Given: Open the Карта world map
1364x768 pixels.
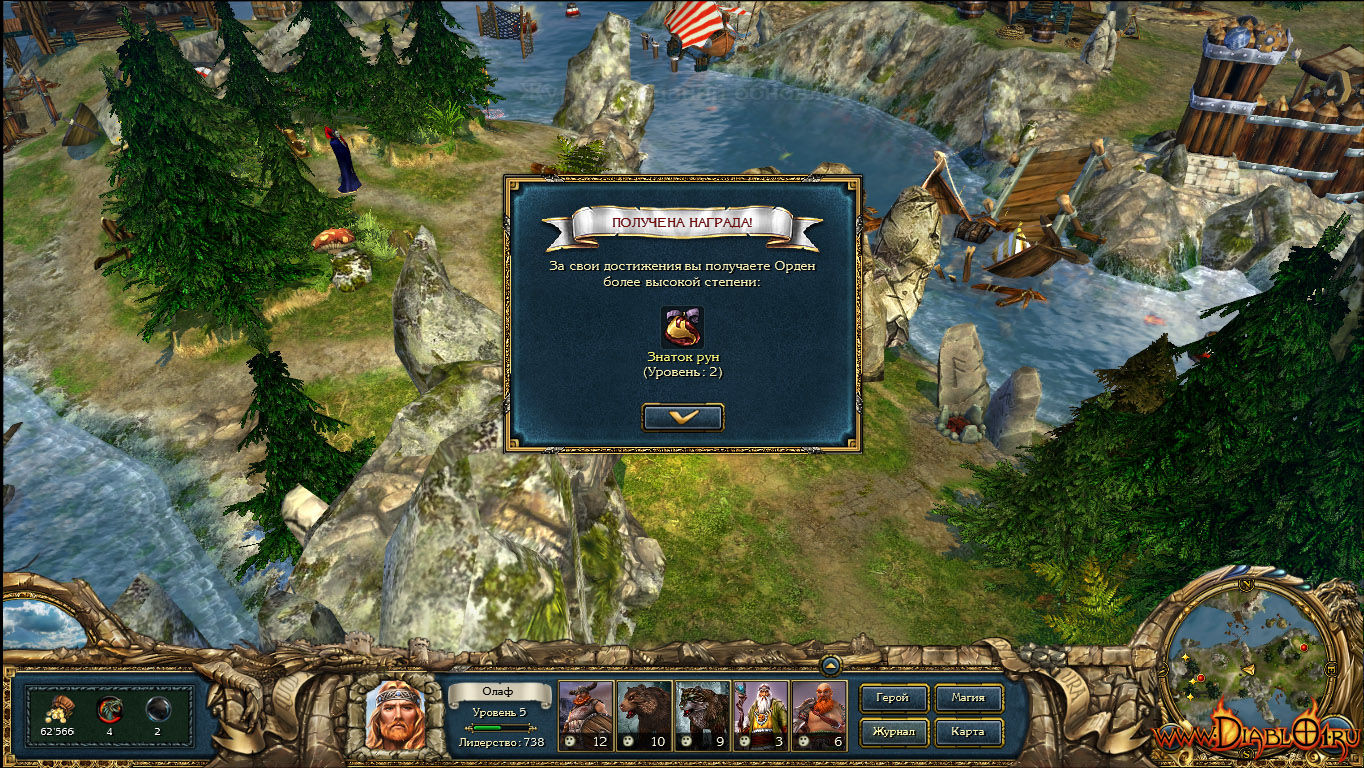Looking at the screenshot, I should pos(968,732).
